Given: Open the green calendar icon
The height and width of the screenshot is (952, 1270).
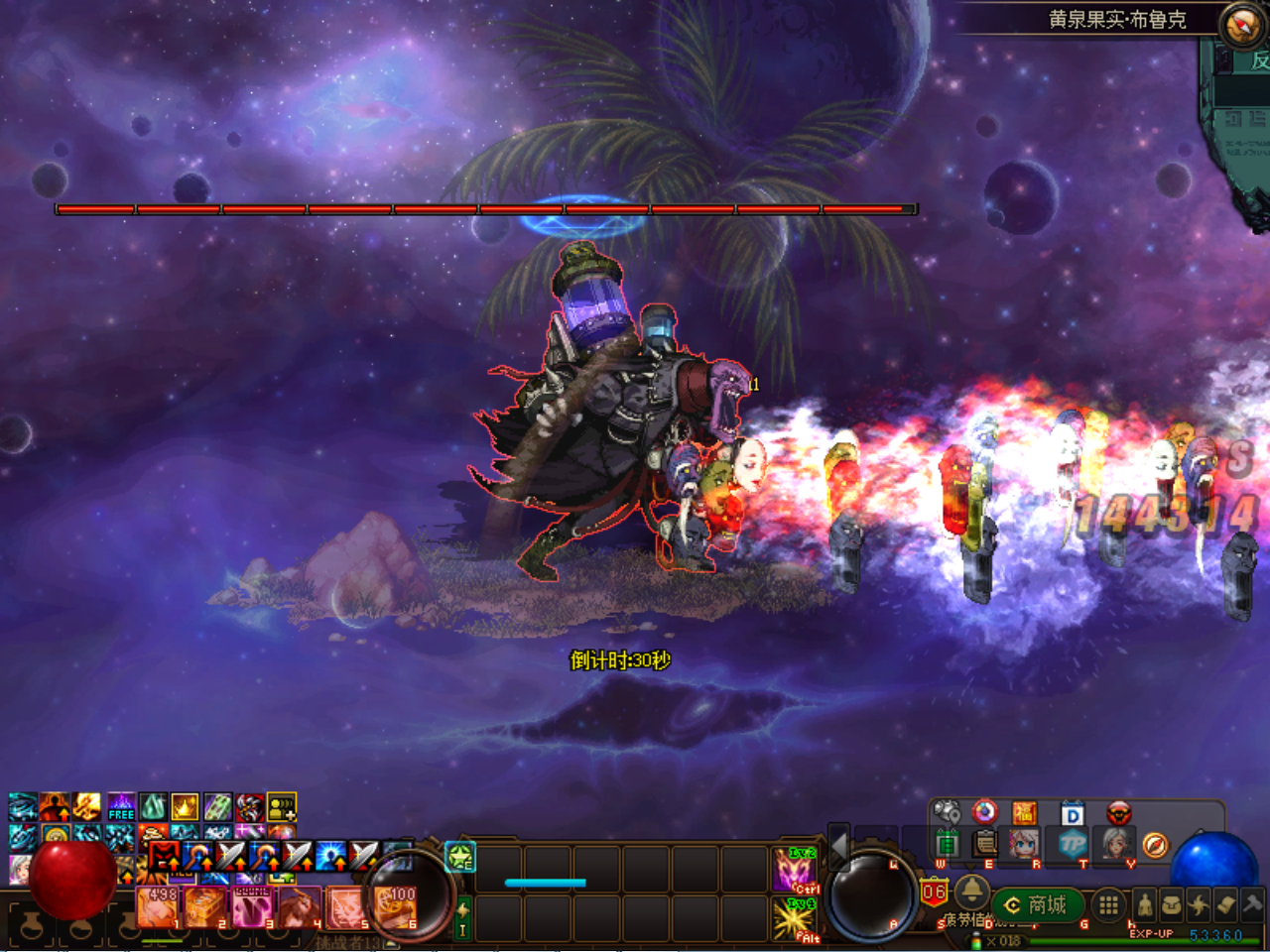Looking at the screenshot, I should tap(948, 844).
